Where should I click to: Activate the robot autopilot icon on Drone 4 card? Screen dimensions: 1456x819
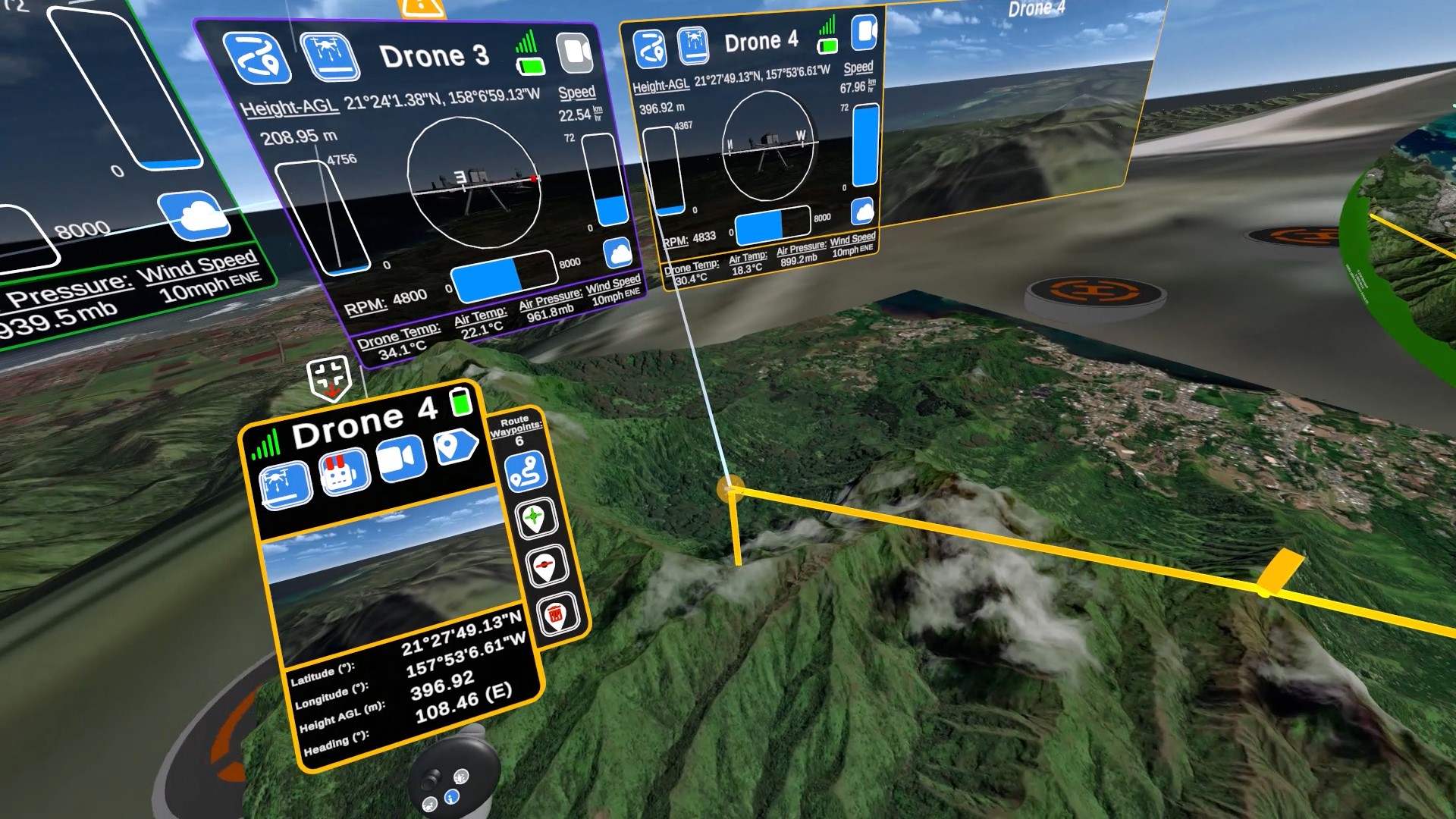click(x=345, y=472)
